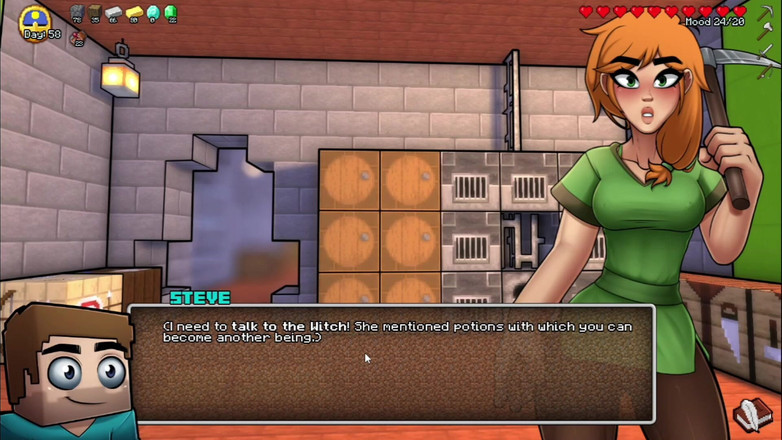Viewport: 782px width, 440px height.
Task: Click the gold ingot resource icon
Action: [133, 13]
